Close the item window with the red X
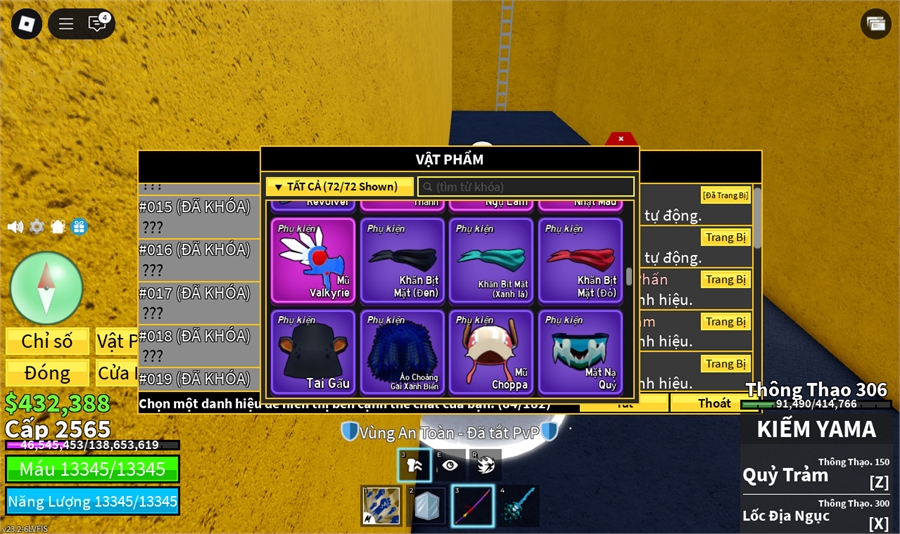Screen dimensions: 900x534 621,139
